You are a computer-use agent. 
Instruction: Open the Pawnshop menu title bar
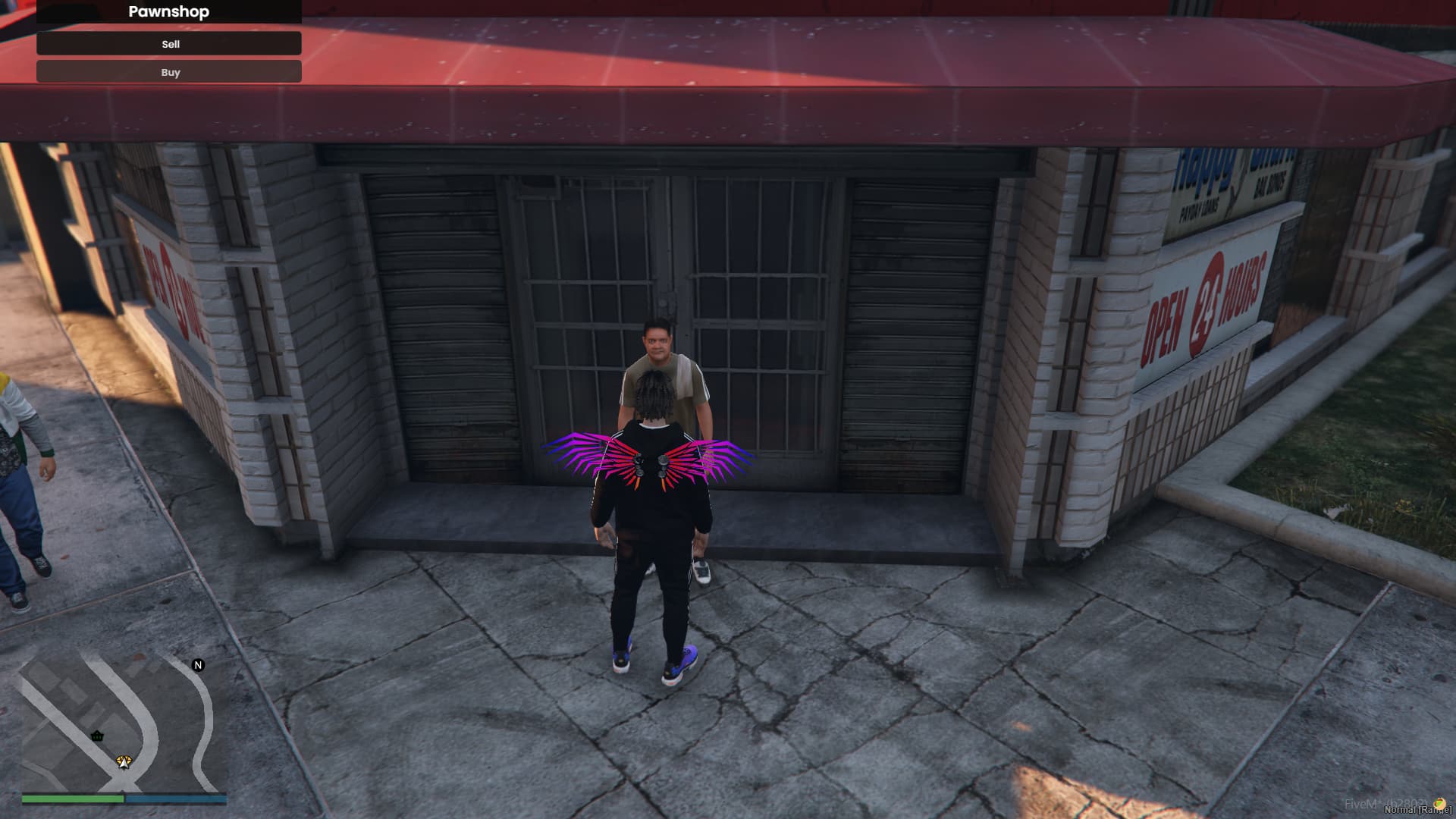pyautogui.click(x=169, y=12)
